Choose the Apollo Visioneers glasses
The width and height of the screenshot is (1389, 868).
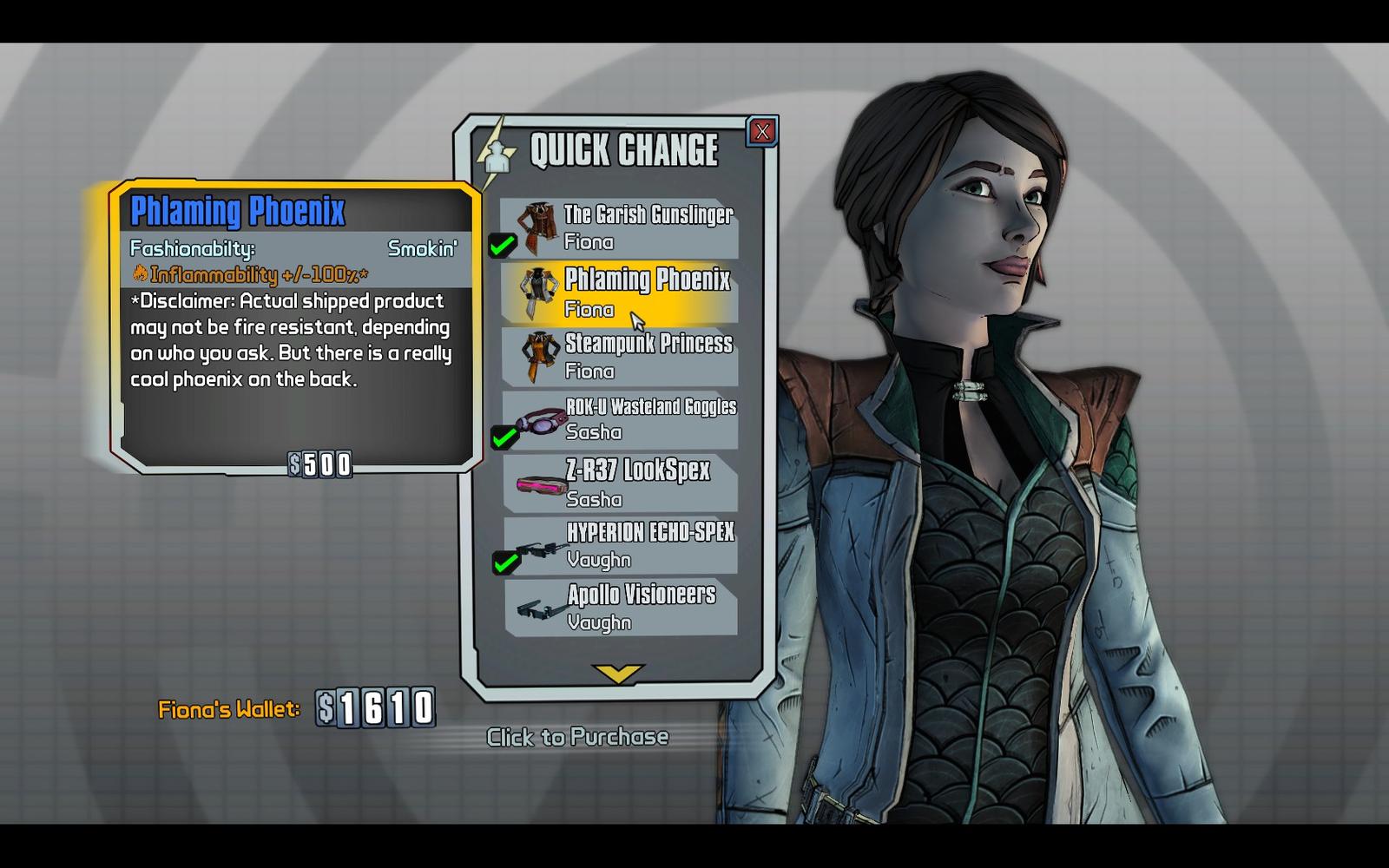point(620,608)
